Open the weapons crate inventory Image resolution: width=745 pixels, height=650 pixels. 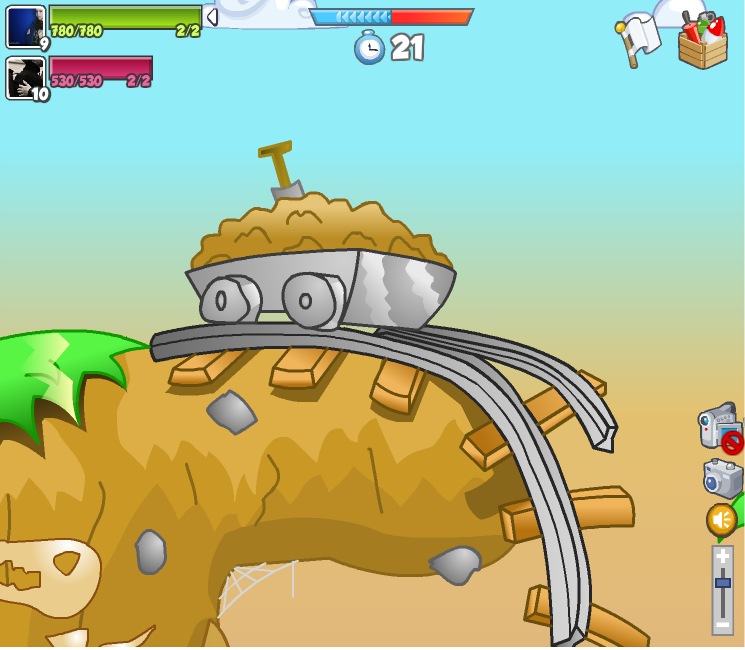coord(702,41)
